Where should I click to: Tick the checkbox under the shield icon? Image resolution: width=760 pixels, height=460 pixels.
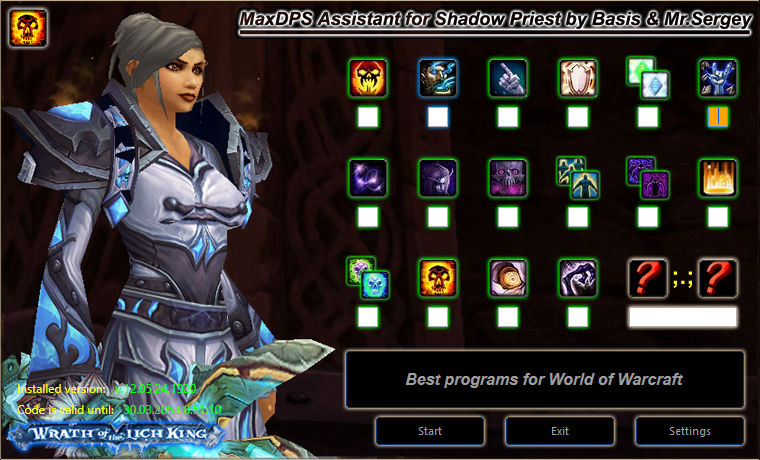point(578,117)
